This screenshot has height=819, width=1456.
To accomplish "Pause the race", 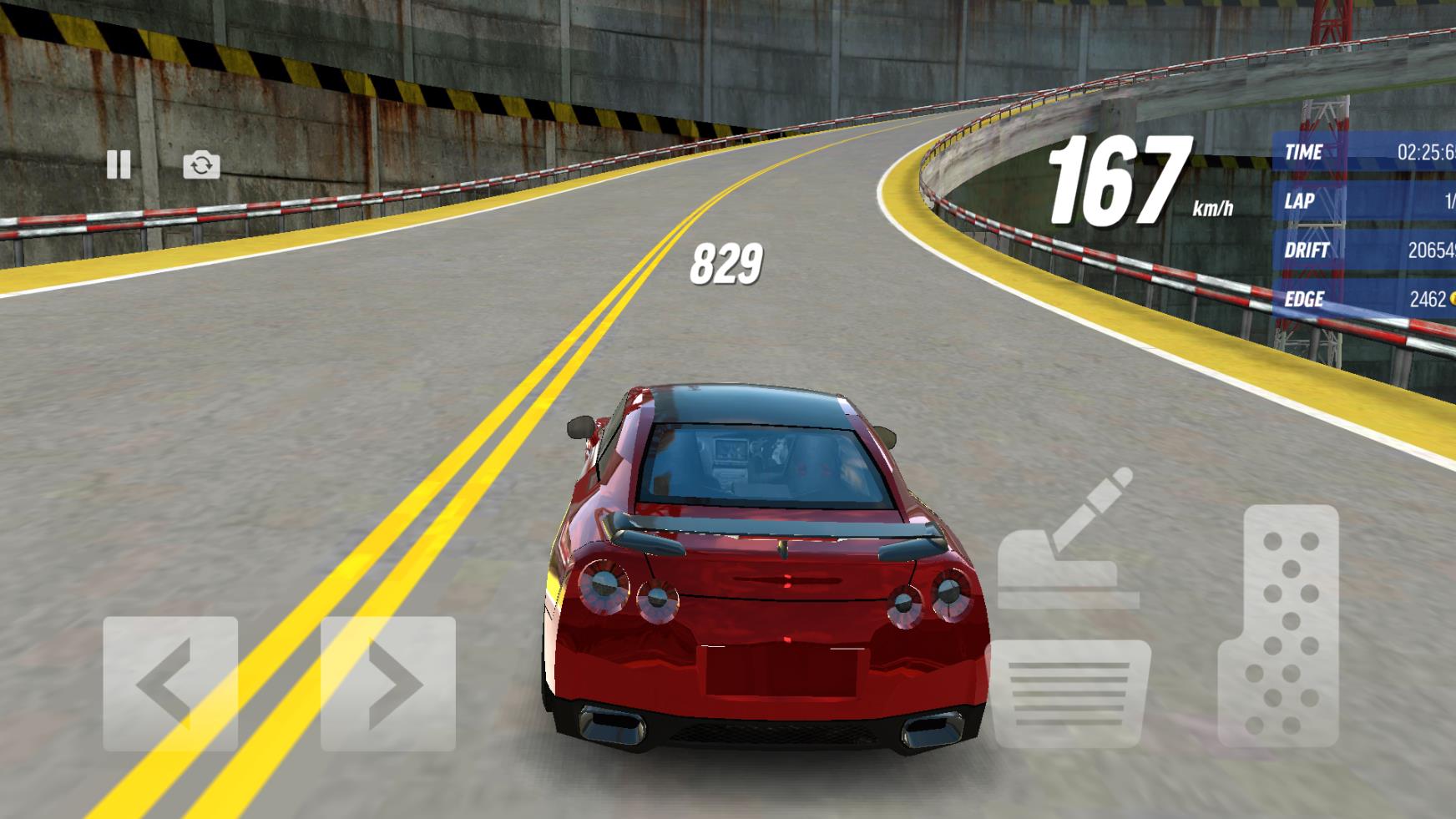I will coord(119,164).
